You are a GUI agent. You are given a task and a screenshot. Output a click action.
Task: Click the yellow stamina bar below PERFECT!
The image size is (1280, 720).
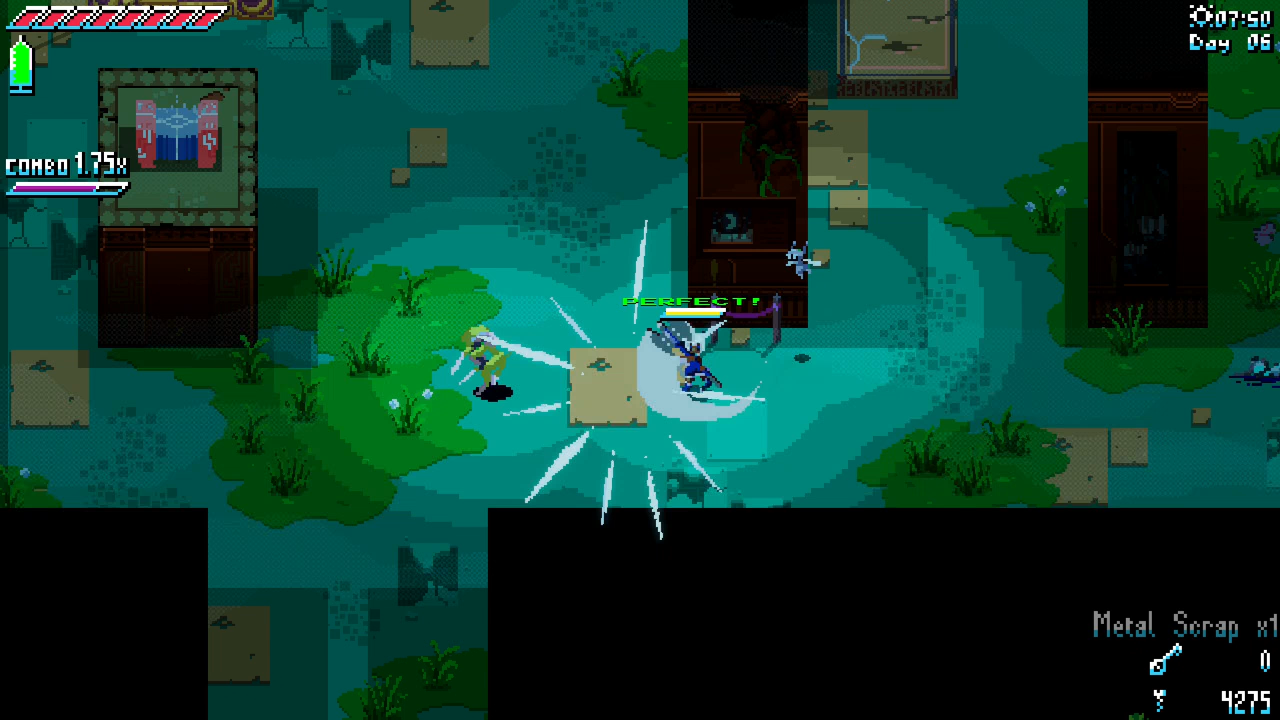[692, 313]
